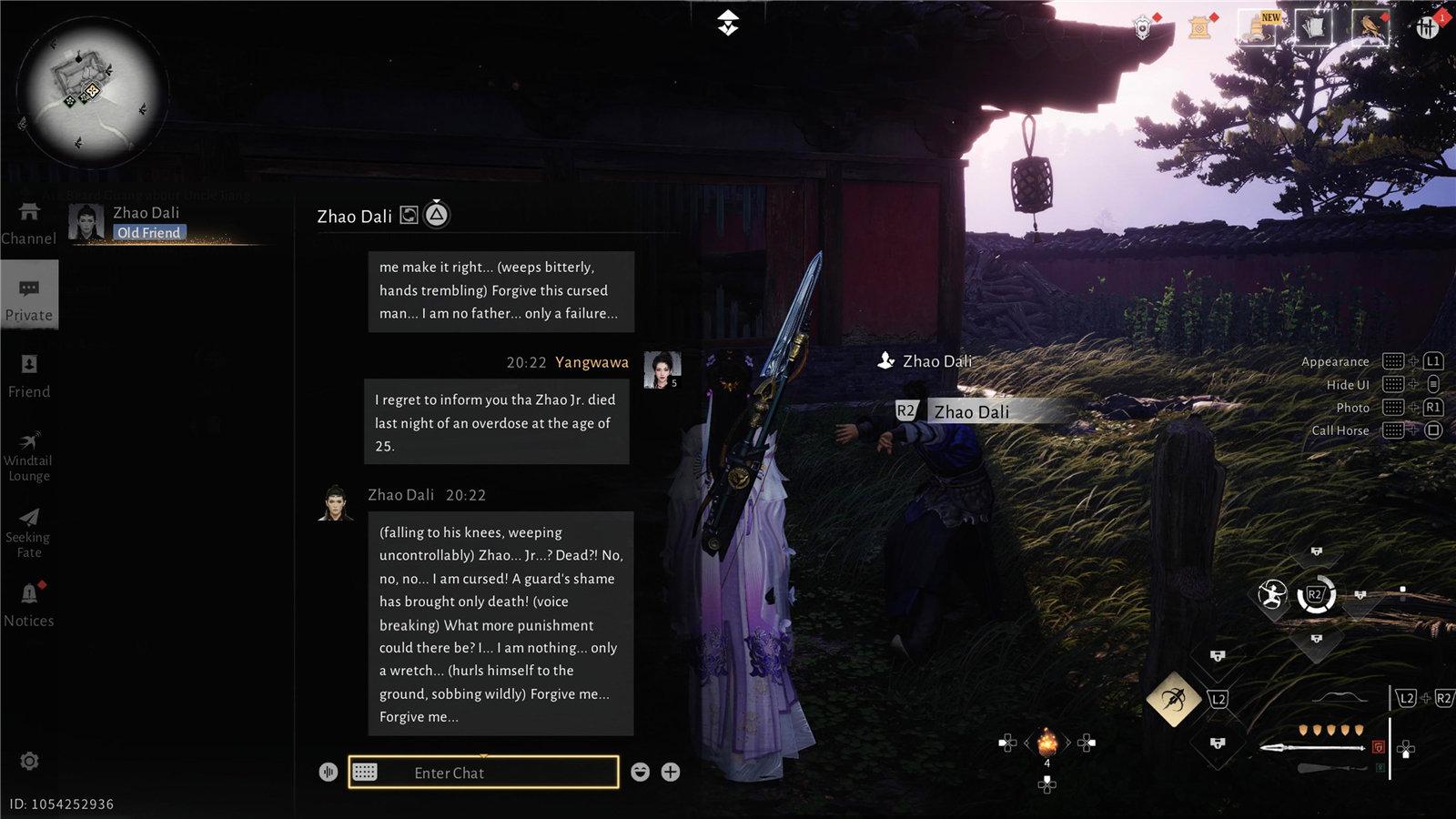Open the bell icon marked NEW

(1257, 27)
